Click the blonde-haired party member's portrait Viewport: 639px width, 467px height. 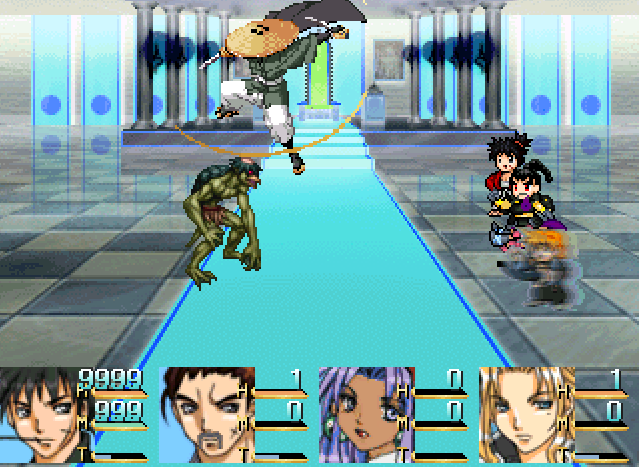518,415
